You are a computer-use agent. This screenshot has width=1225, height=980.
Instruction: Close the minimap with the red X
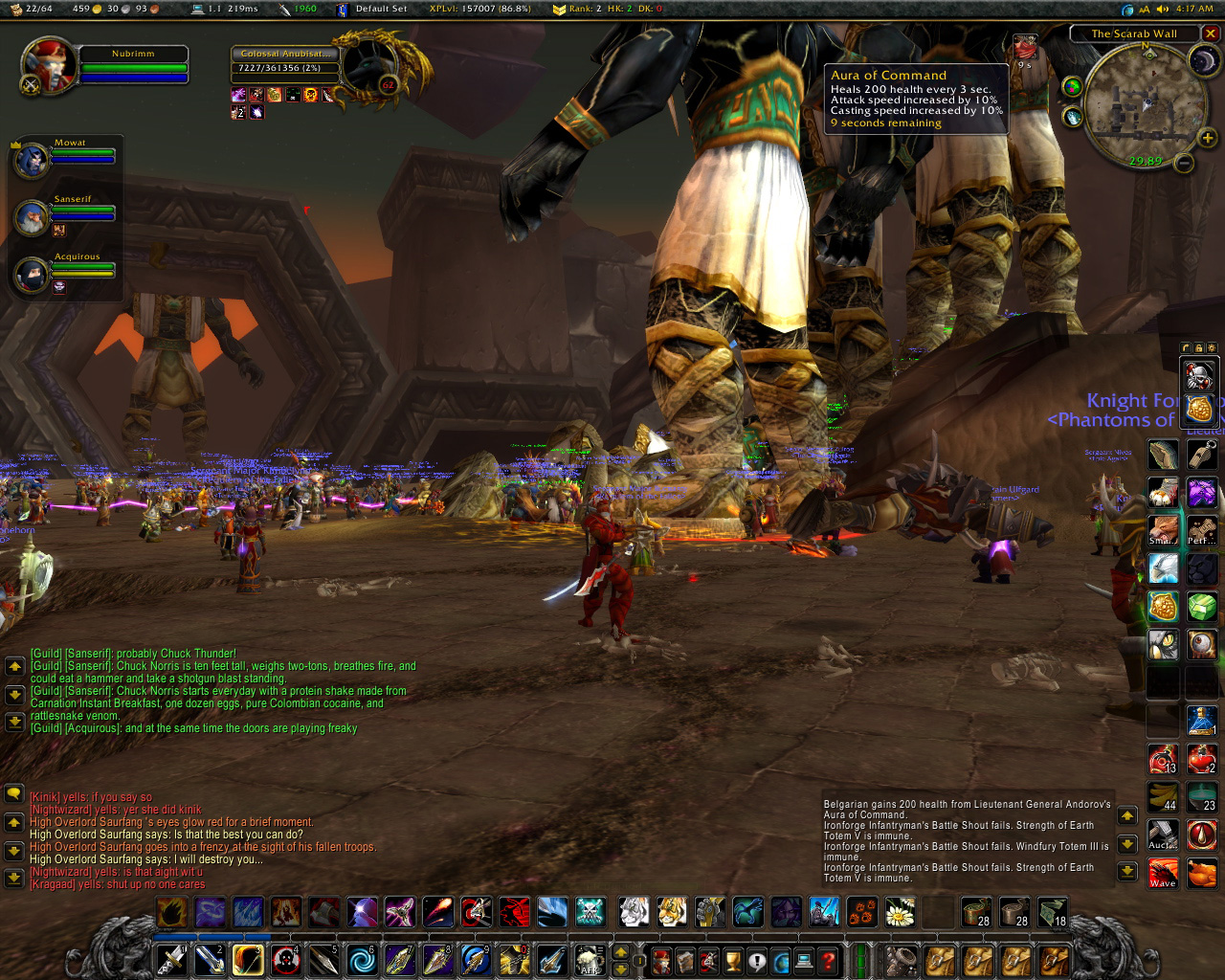pos(1211,33)
